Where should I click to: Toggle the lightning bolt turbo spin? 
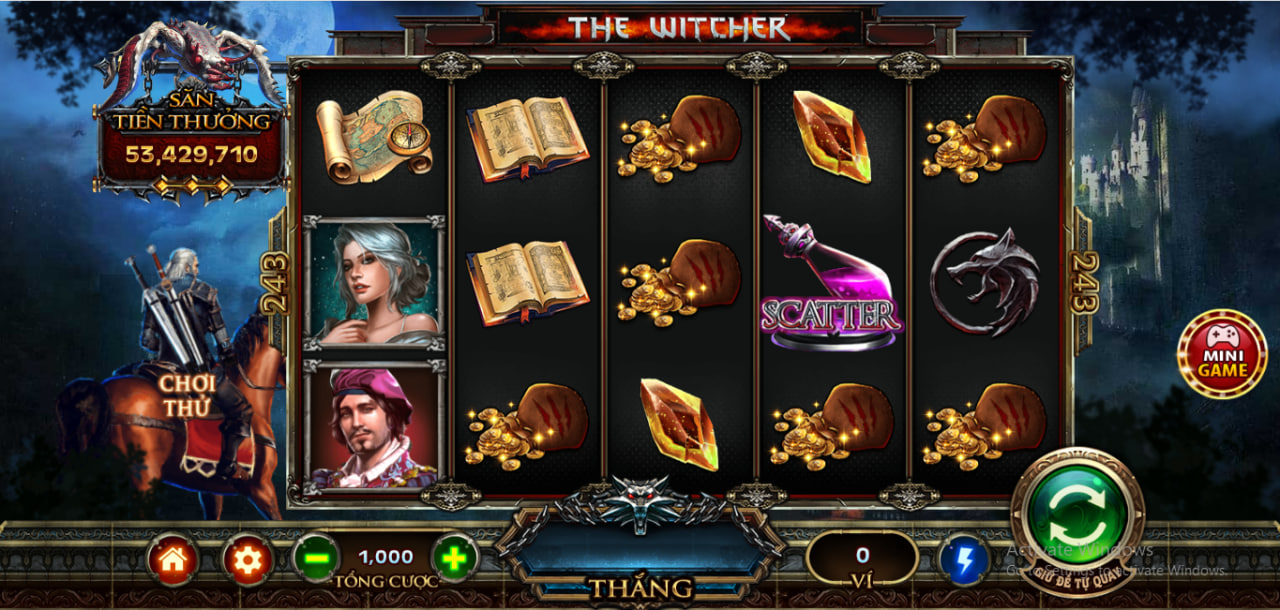[964, 560]
